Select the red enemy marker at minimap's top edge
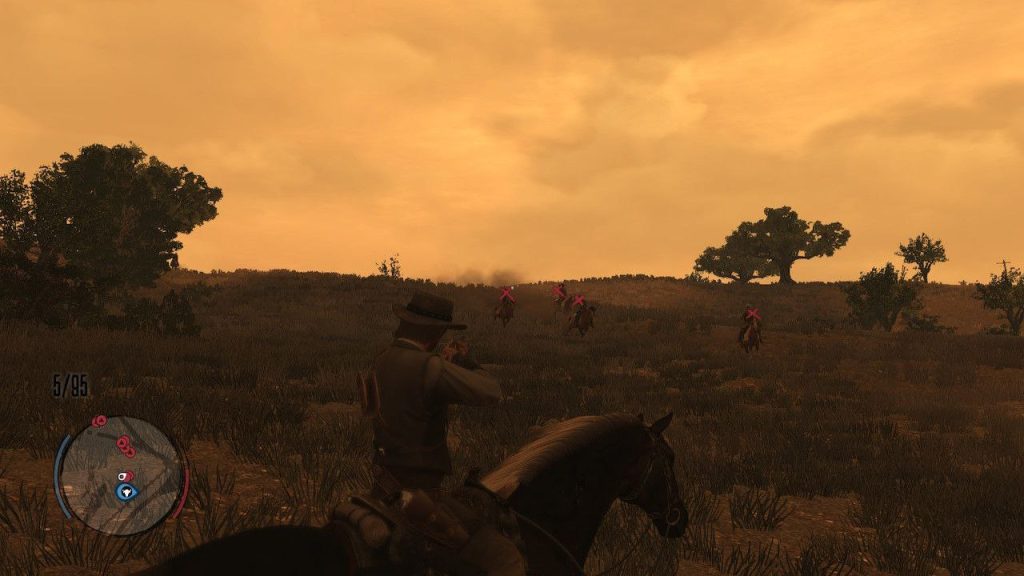 pos(99,422)
